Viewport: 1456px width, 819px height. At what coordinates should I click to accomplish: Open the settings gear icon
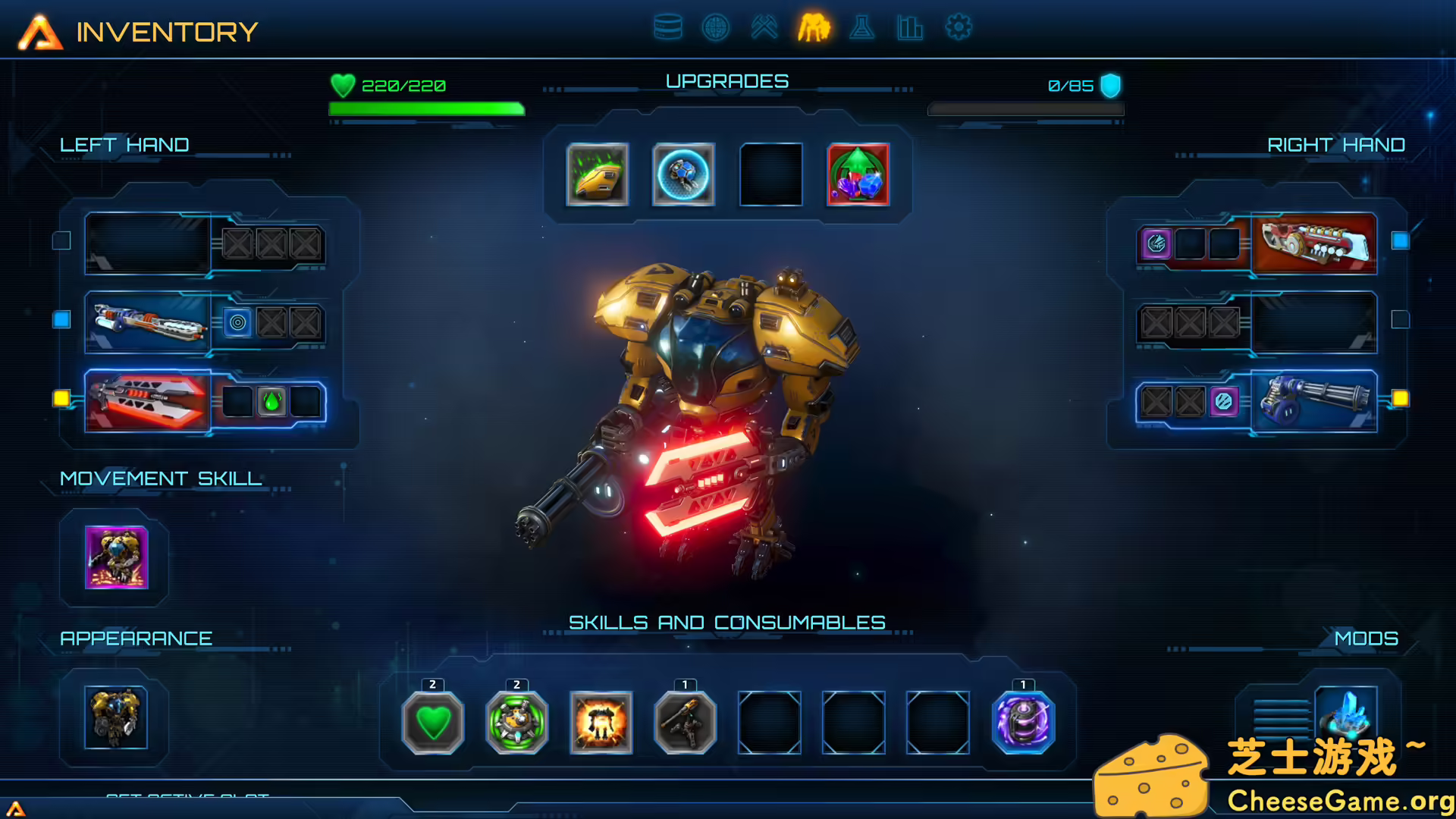pos(958,27)
